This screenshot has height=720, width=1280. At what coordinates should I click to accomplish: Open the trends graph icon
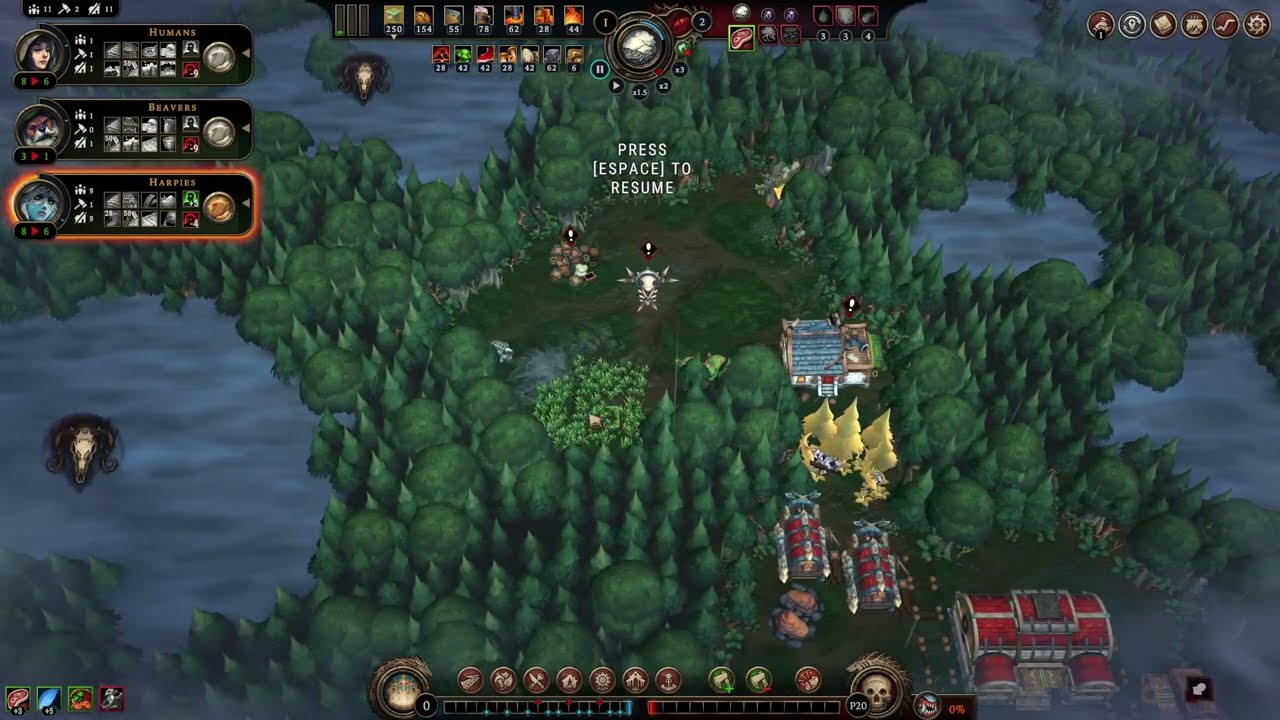coord(1226,25)
